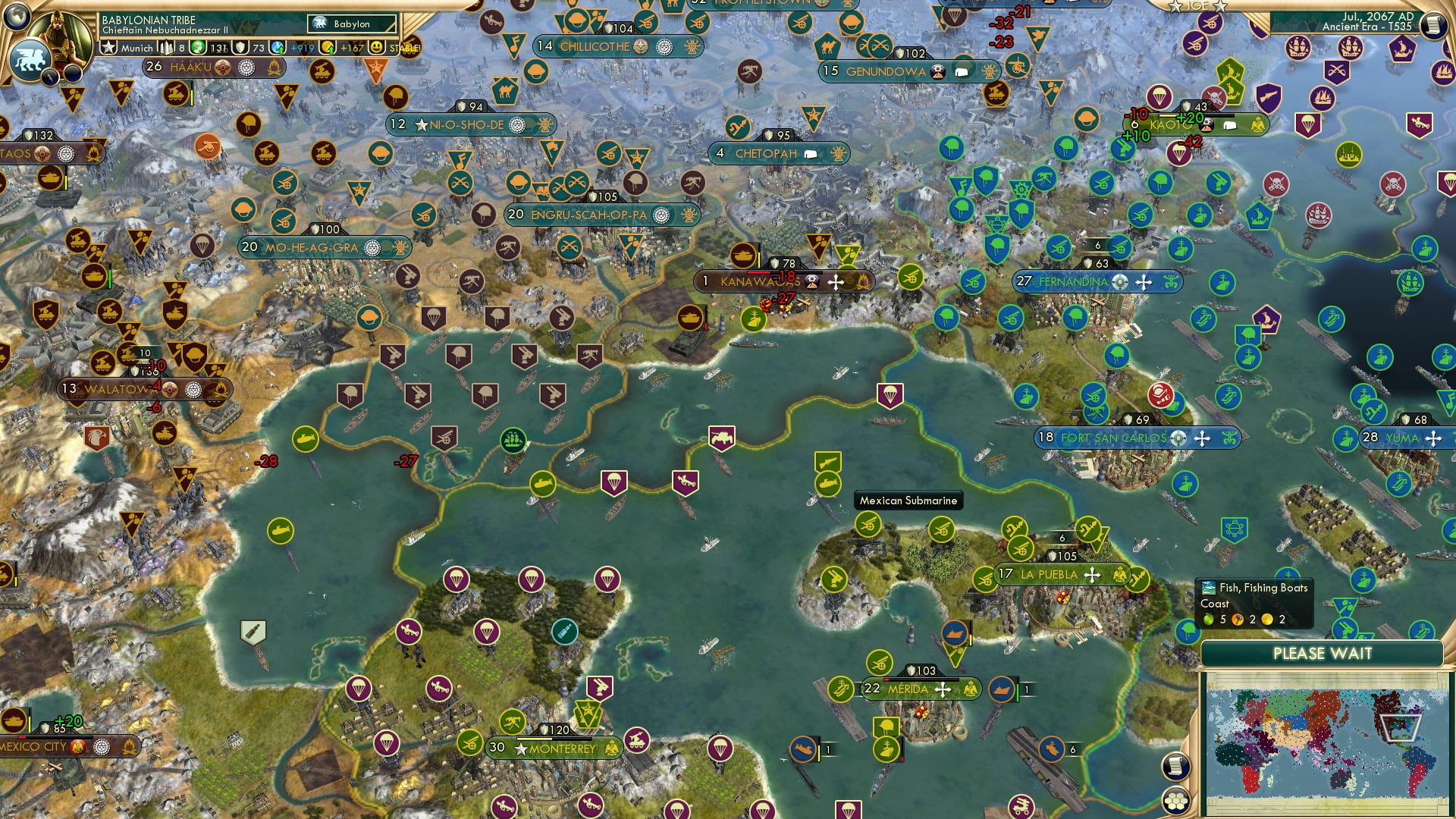Click the religion wheel icon beside Chillicothe
This screenshot has width=1456, height=819.
[664, 46]
